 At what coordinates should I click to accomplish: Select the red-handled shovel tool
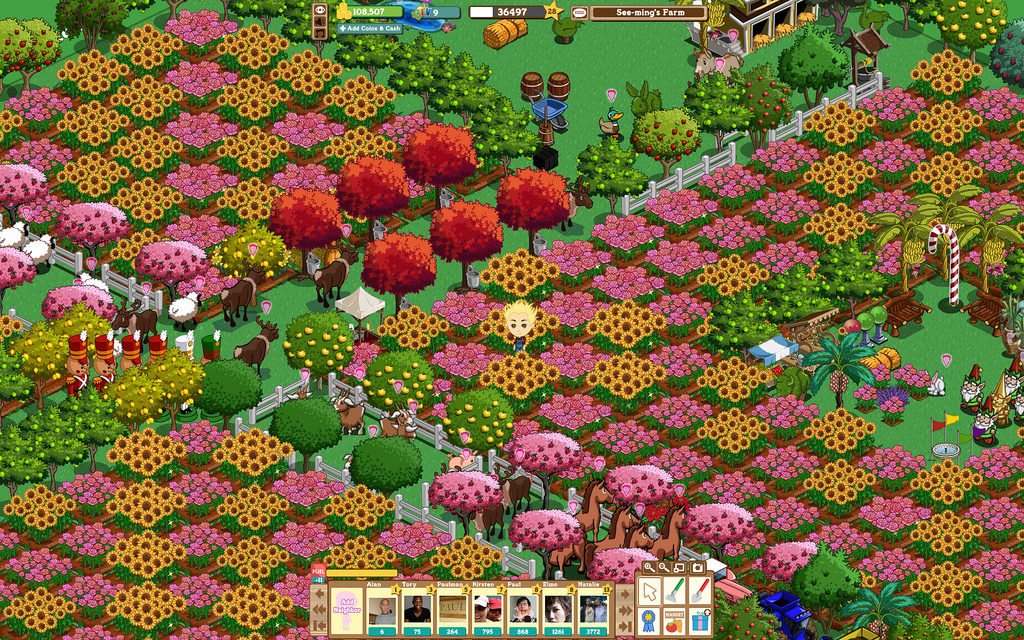(700, 591)
